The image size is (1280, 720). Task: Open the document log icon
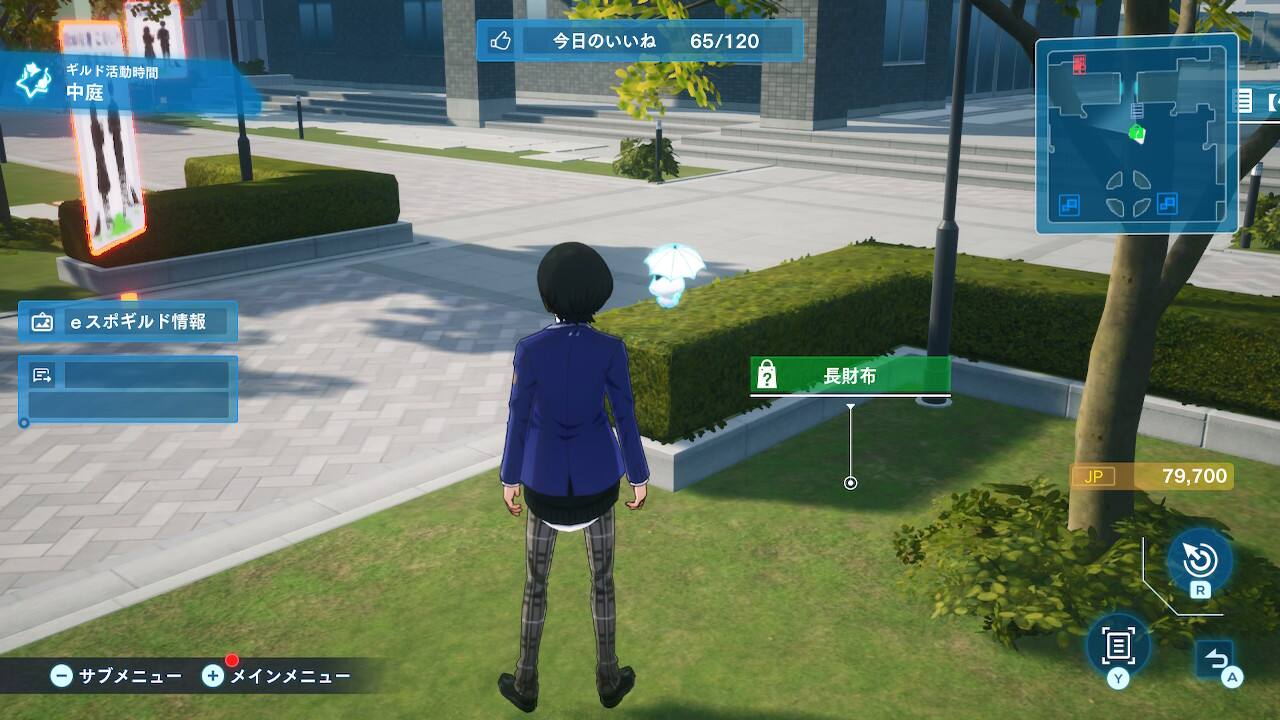1118,646
